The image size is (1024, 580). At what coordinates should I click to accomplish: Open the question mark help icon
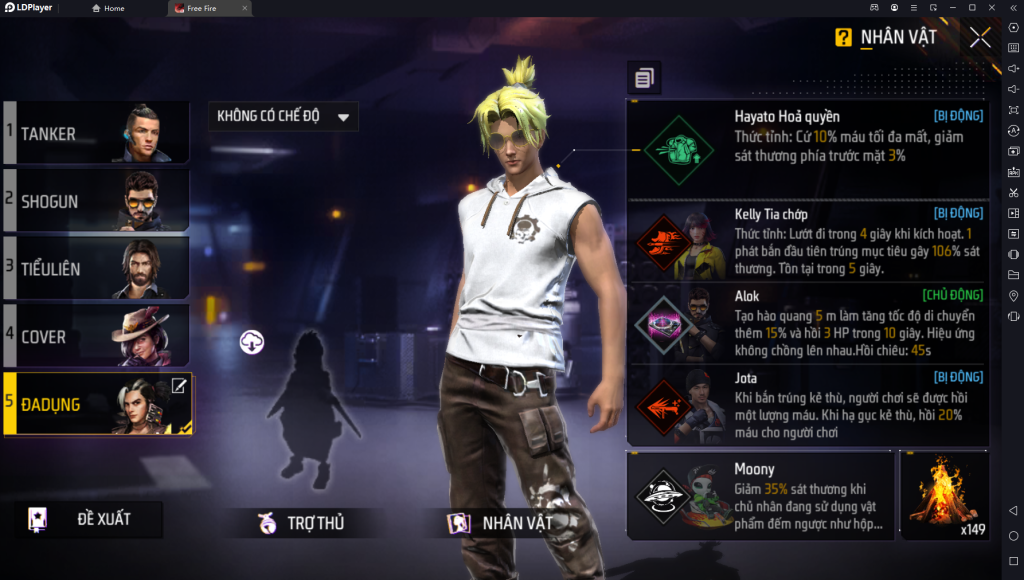point(844,38)
